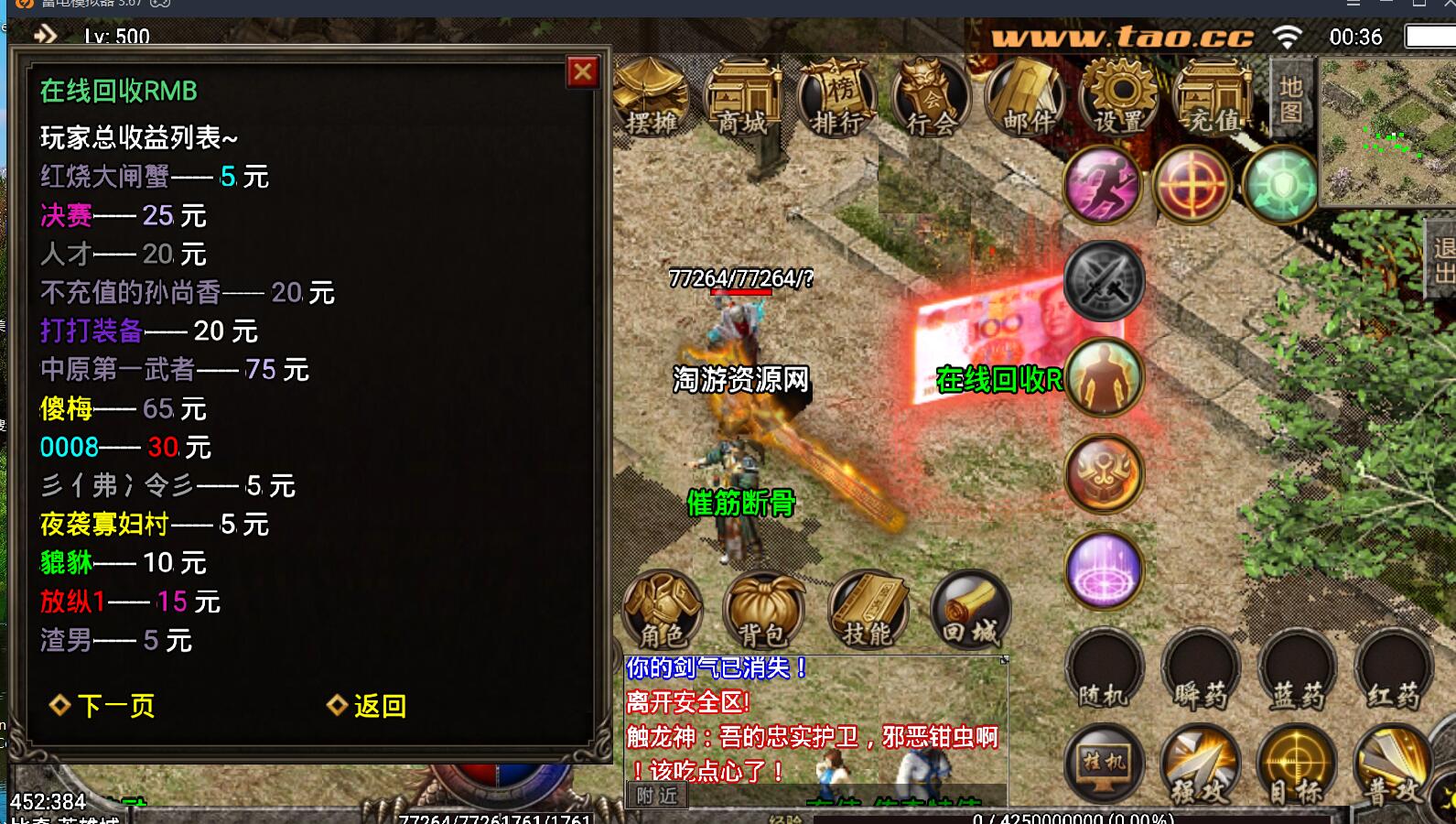Toggle 挂机 auto-battle mode
Viewport: 1456px width, 824px height.
tap(1104, 763)
